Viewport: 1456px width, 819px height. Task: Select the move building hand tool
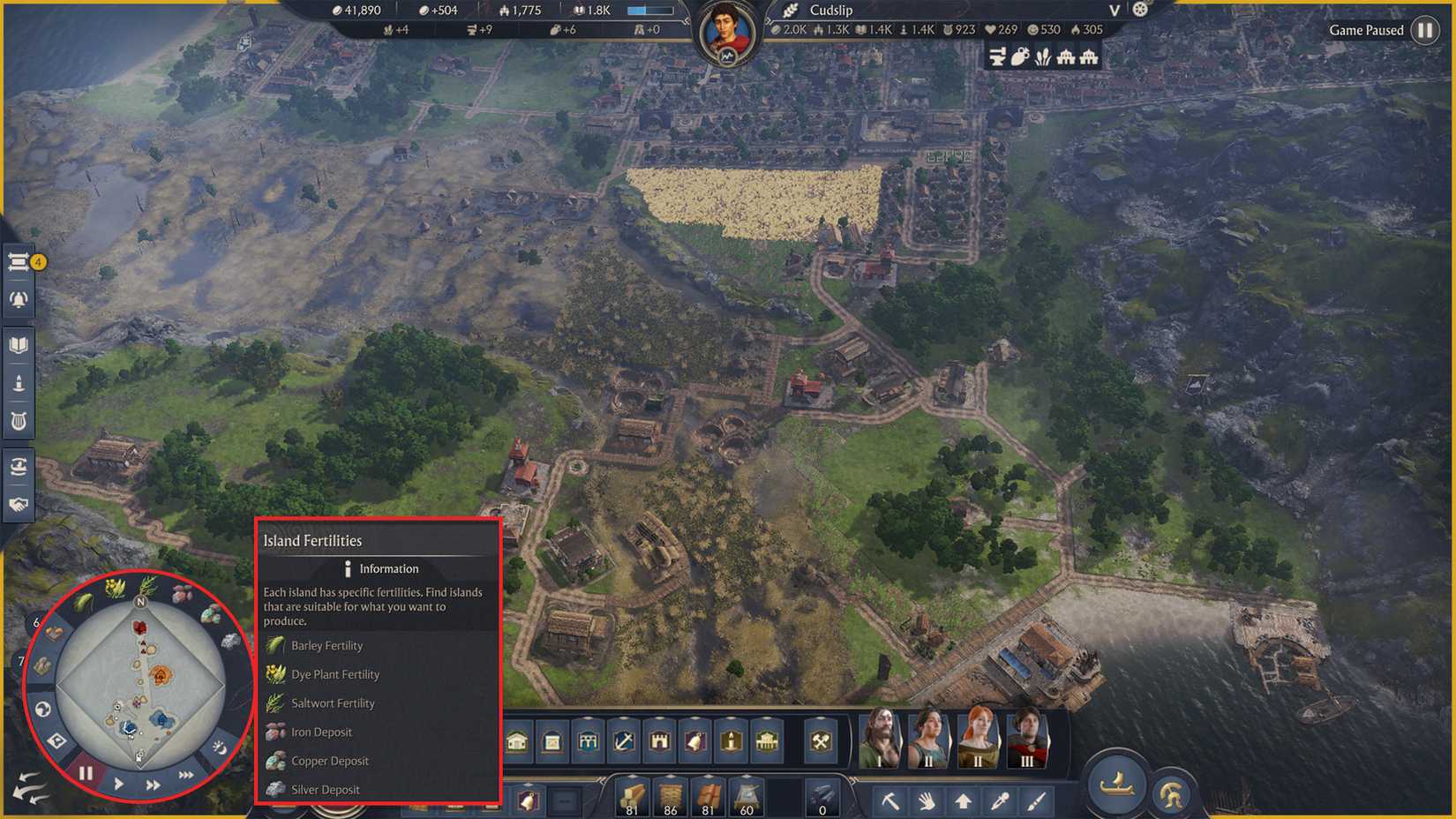click(926, 800)
